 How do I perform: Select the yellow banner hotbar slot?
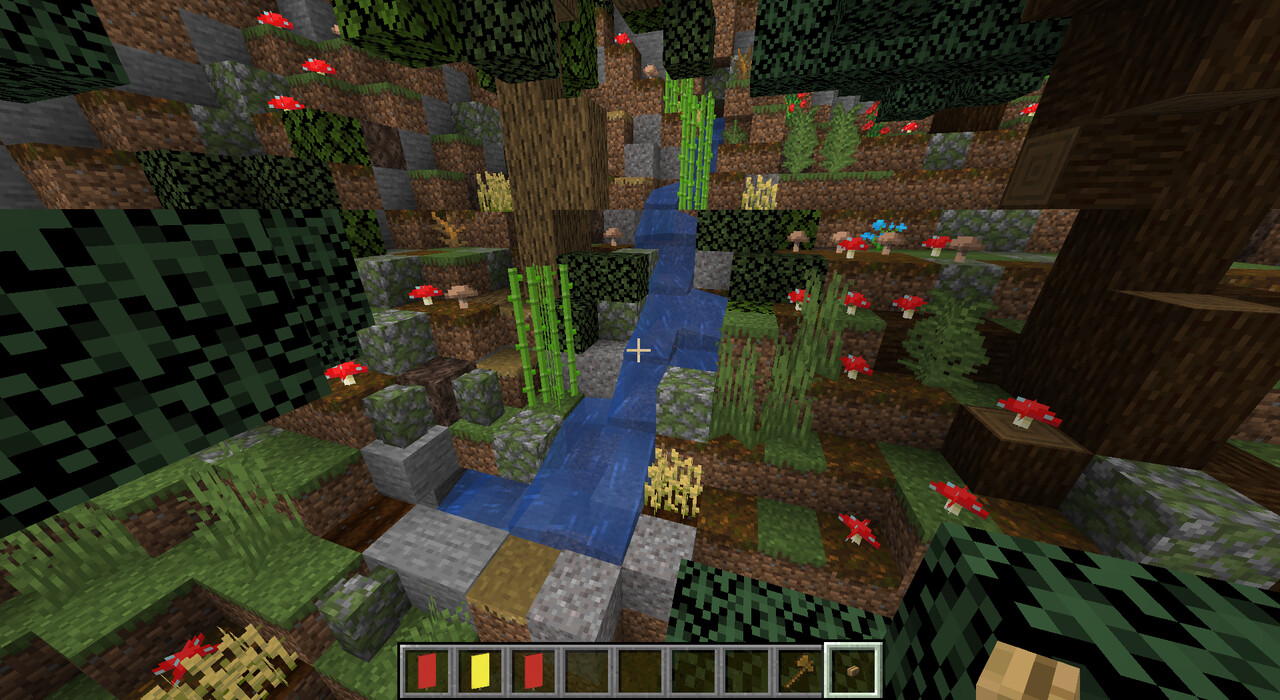coord(480,670)
